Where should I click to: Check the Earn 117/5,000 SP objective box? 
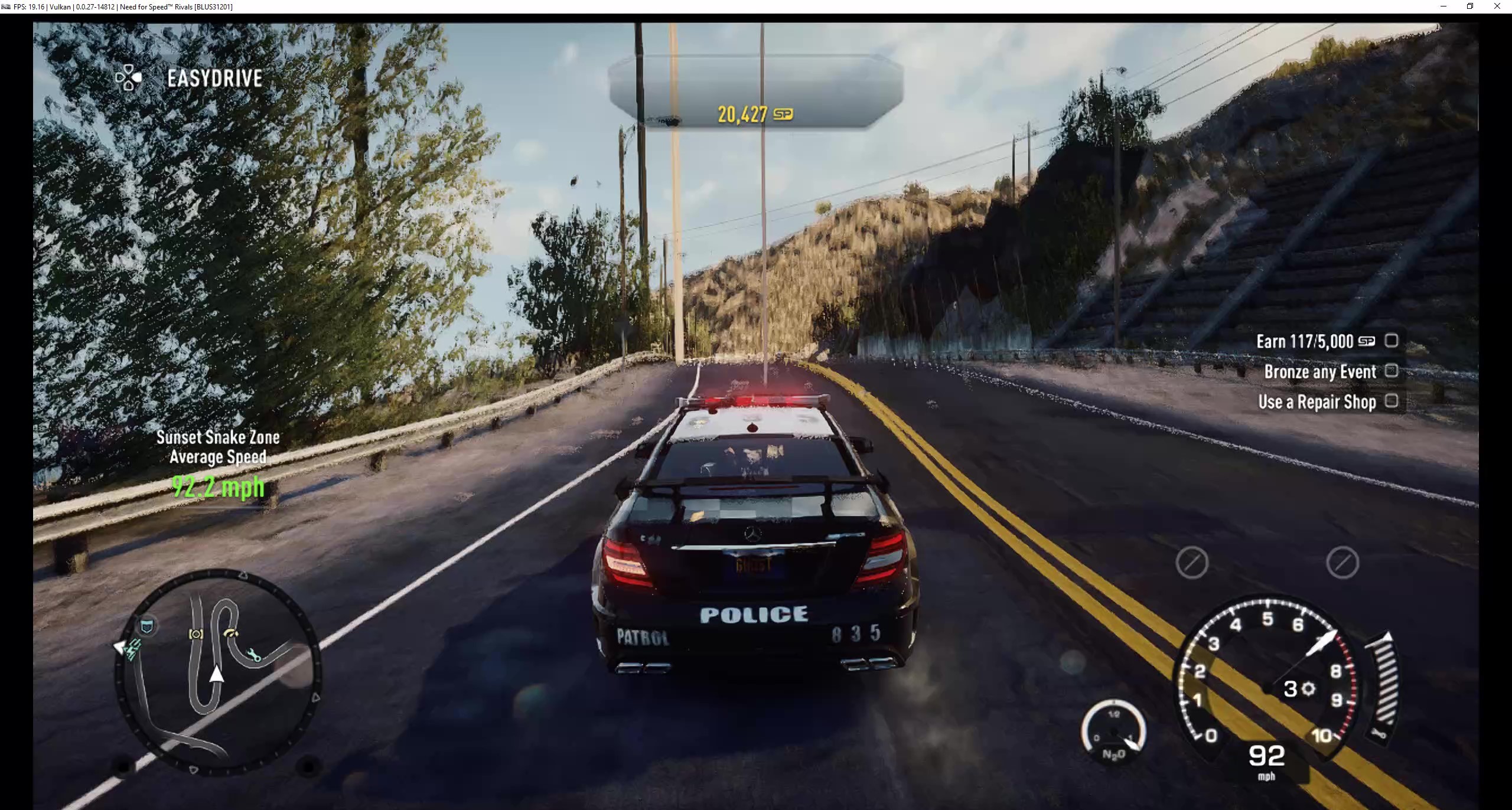[1392, 340]
